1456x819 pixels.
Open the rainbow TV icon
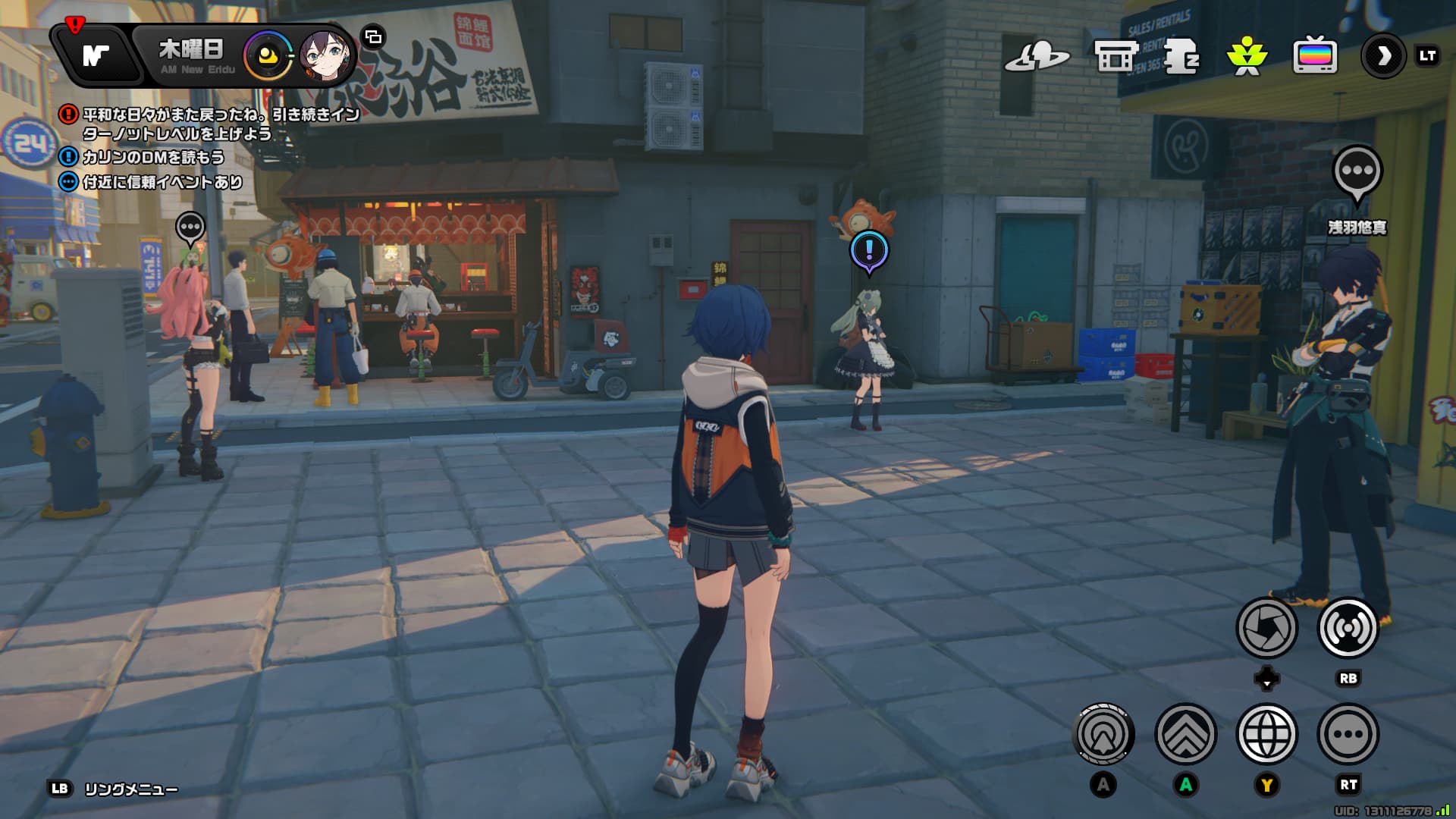(1314, 56)
